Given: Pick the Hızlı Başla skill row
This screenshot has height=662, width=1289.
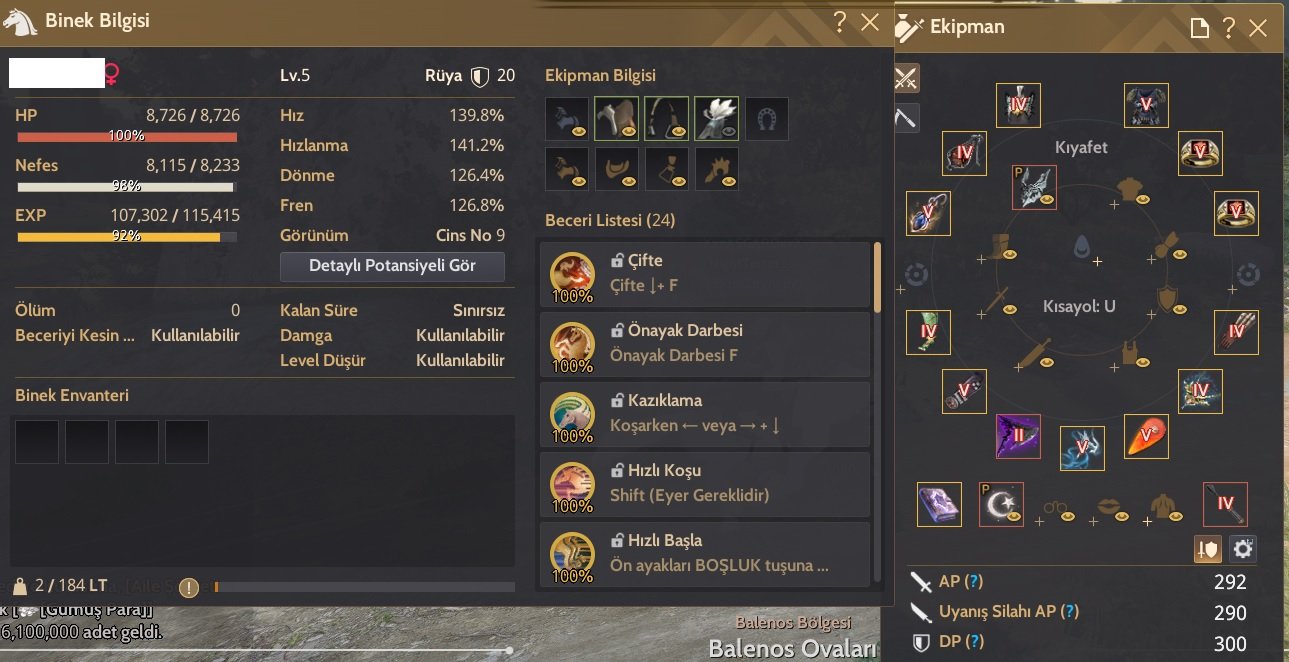Looking at the screenshot, I should pos(705,553).
